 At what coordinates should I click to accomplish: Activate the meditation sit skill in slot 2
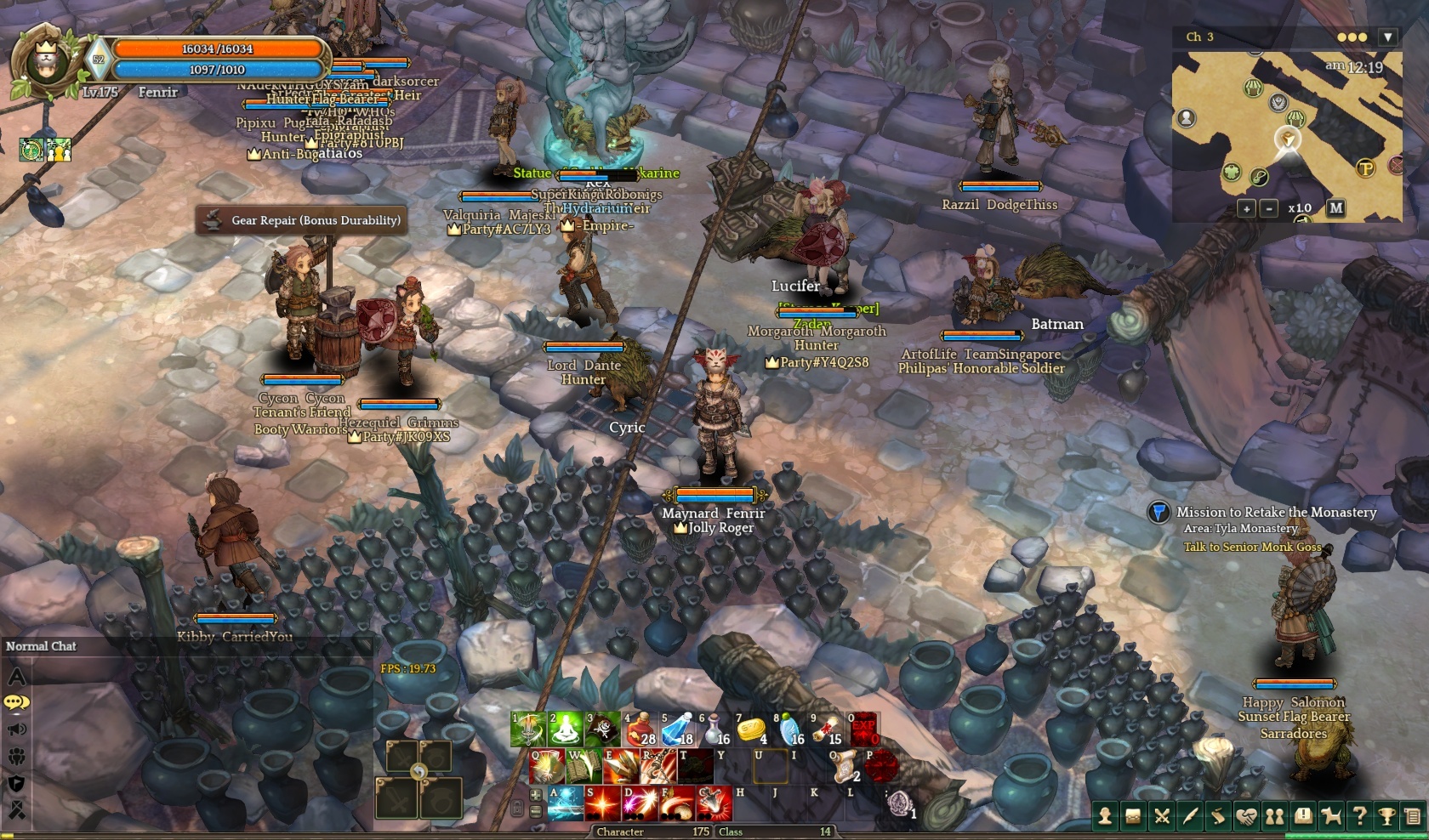pos(565,730)
